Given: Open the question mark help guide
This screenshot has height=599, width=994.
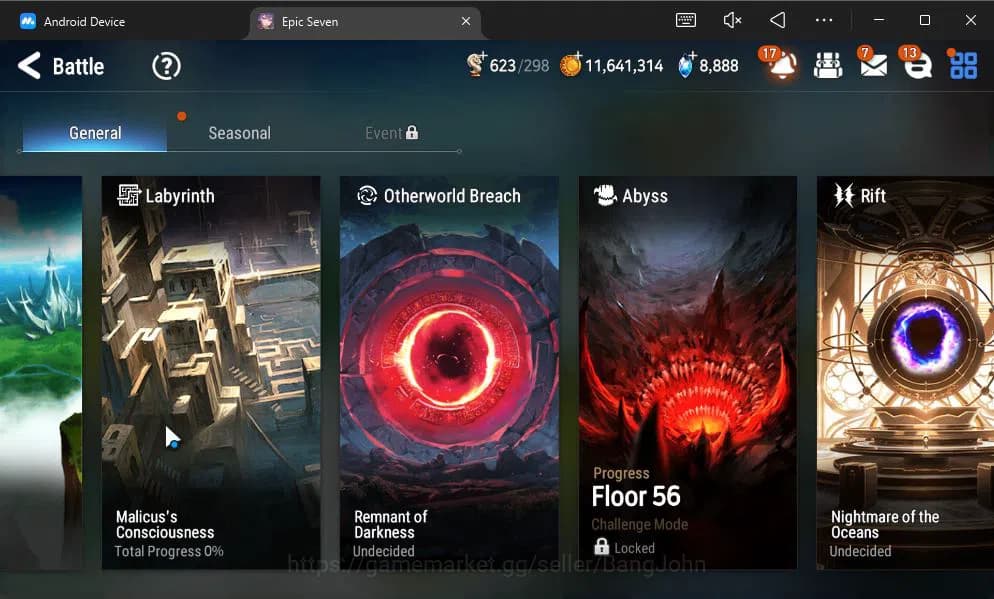Looking at the screenshot, I should tap(166, 67).
